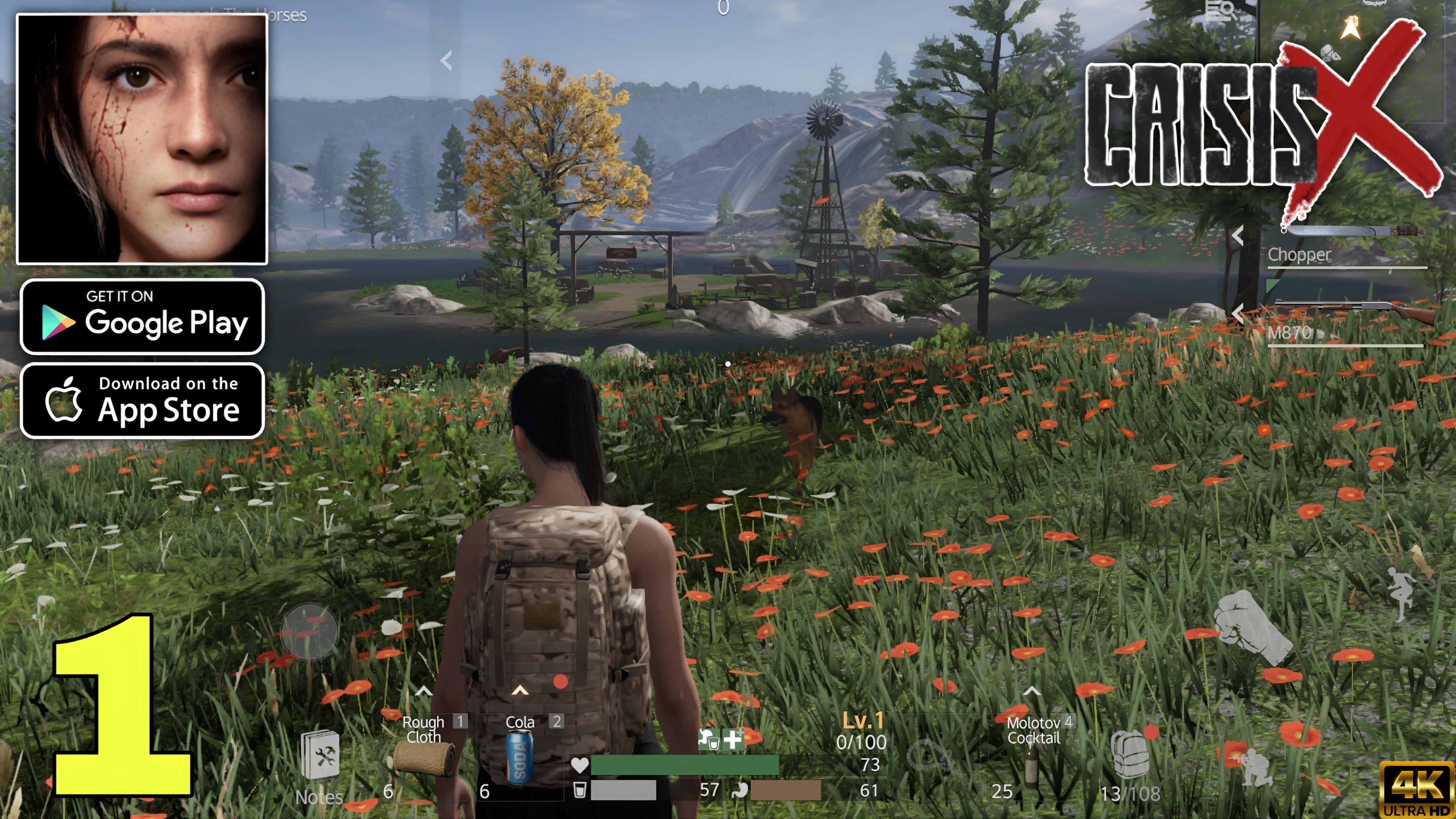Expand the Cola slot's item list arrow
This screenshot has width=1456, height=819.
[520, 691]
